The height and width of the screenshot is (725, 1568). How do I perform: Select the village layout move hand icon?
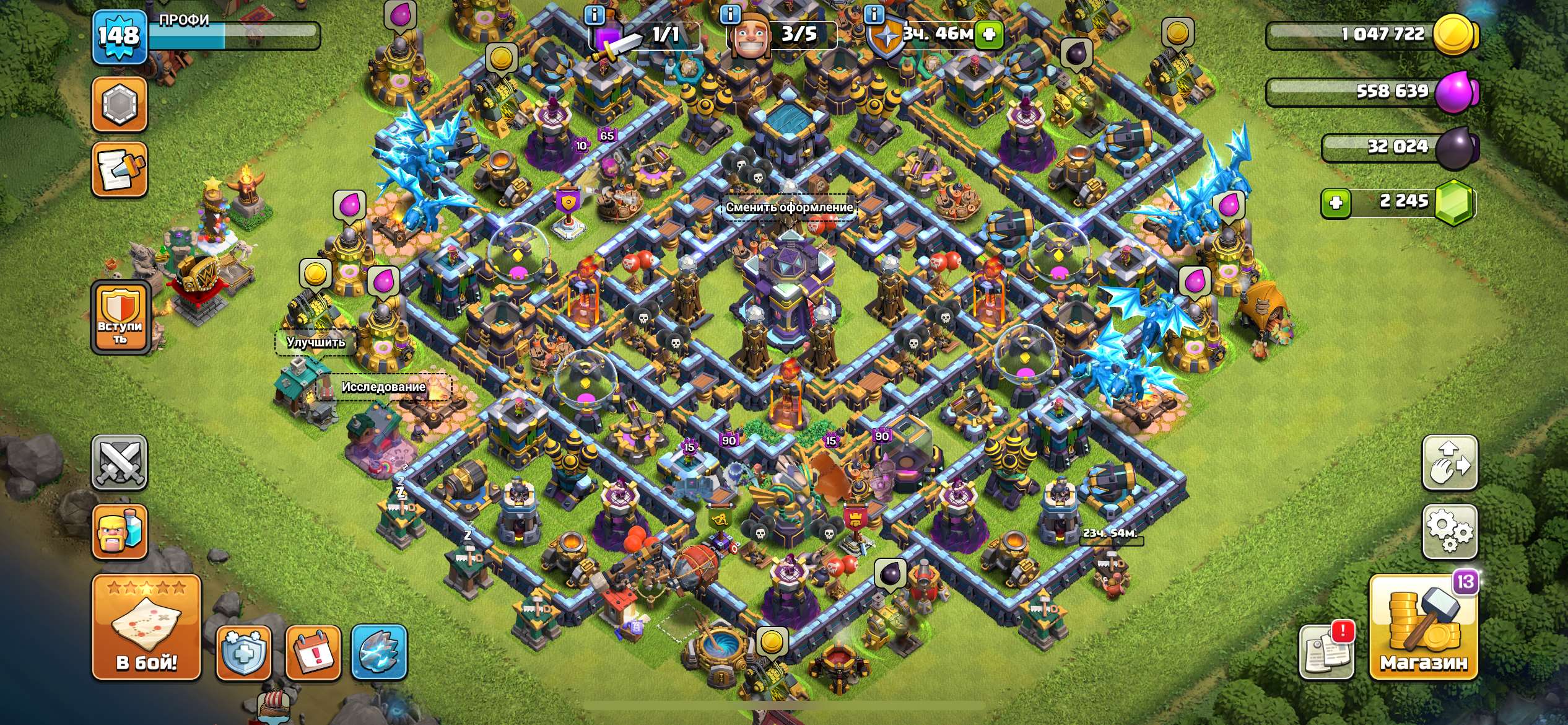[1449, 463]
